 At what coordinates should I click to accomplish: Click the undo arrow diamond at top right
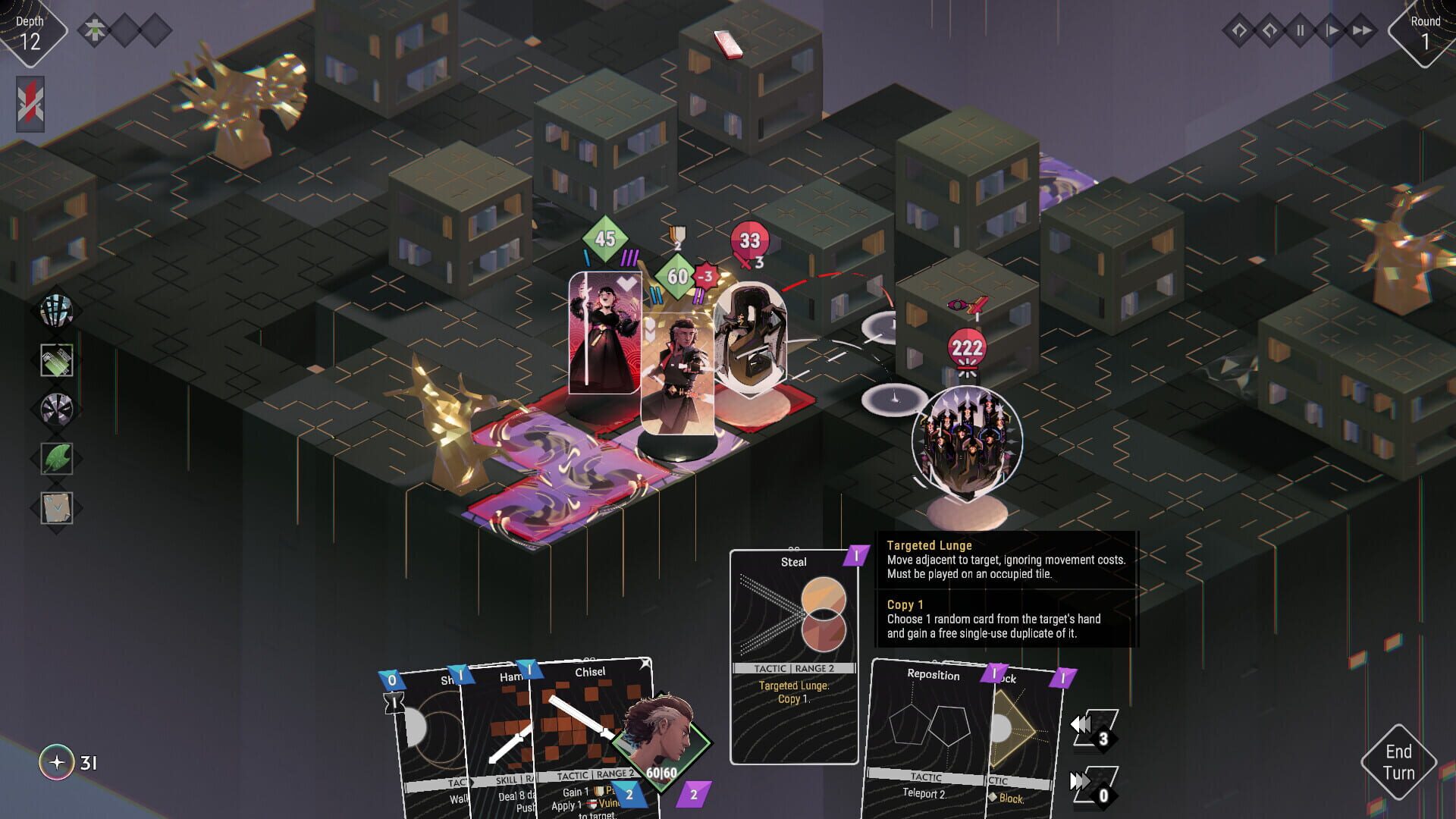(x=1238, y=30)
